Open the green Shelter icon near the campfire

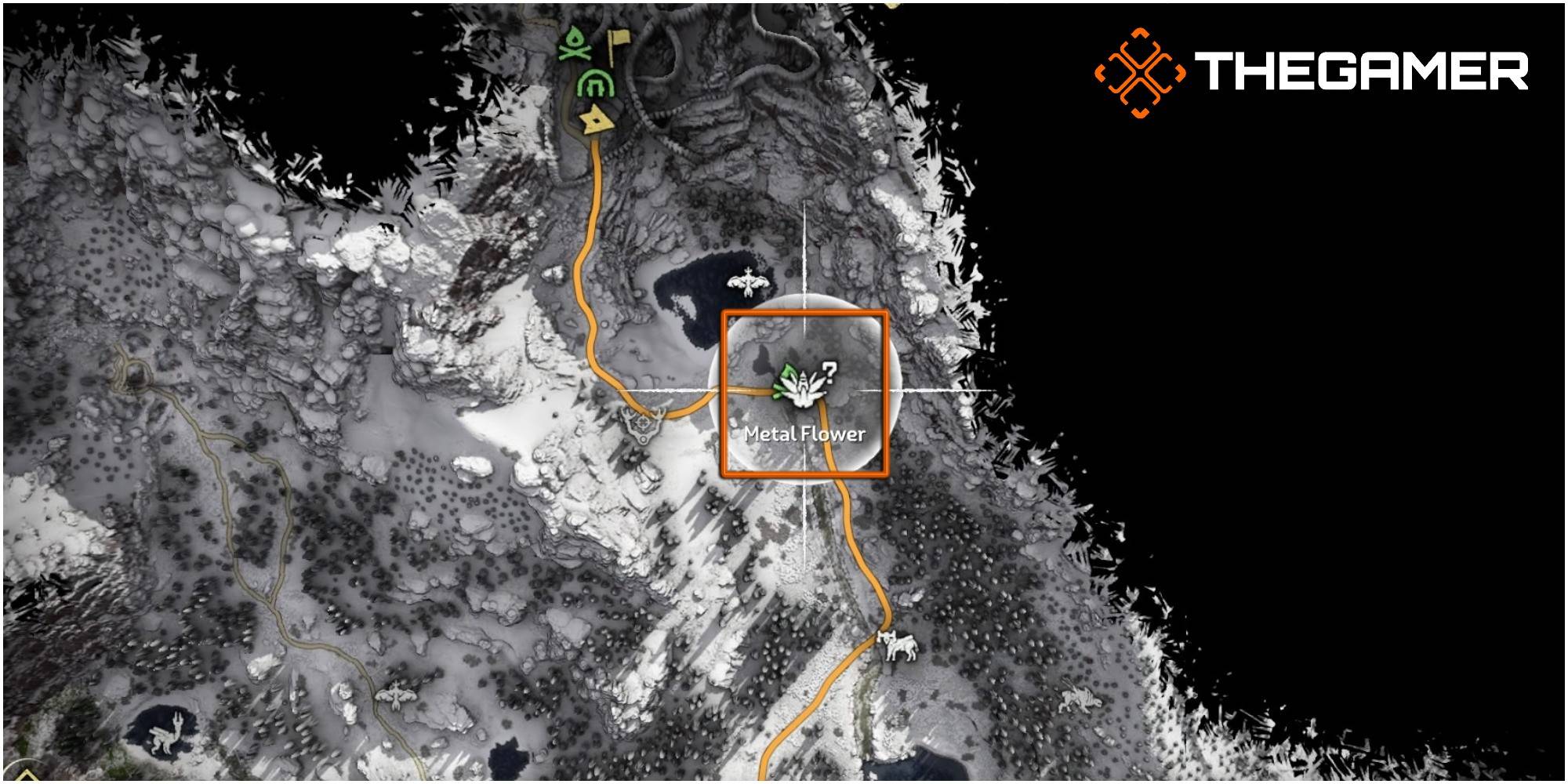click(596, 82)
